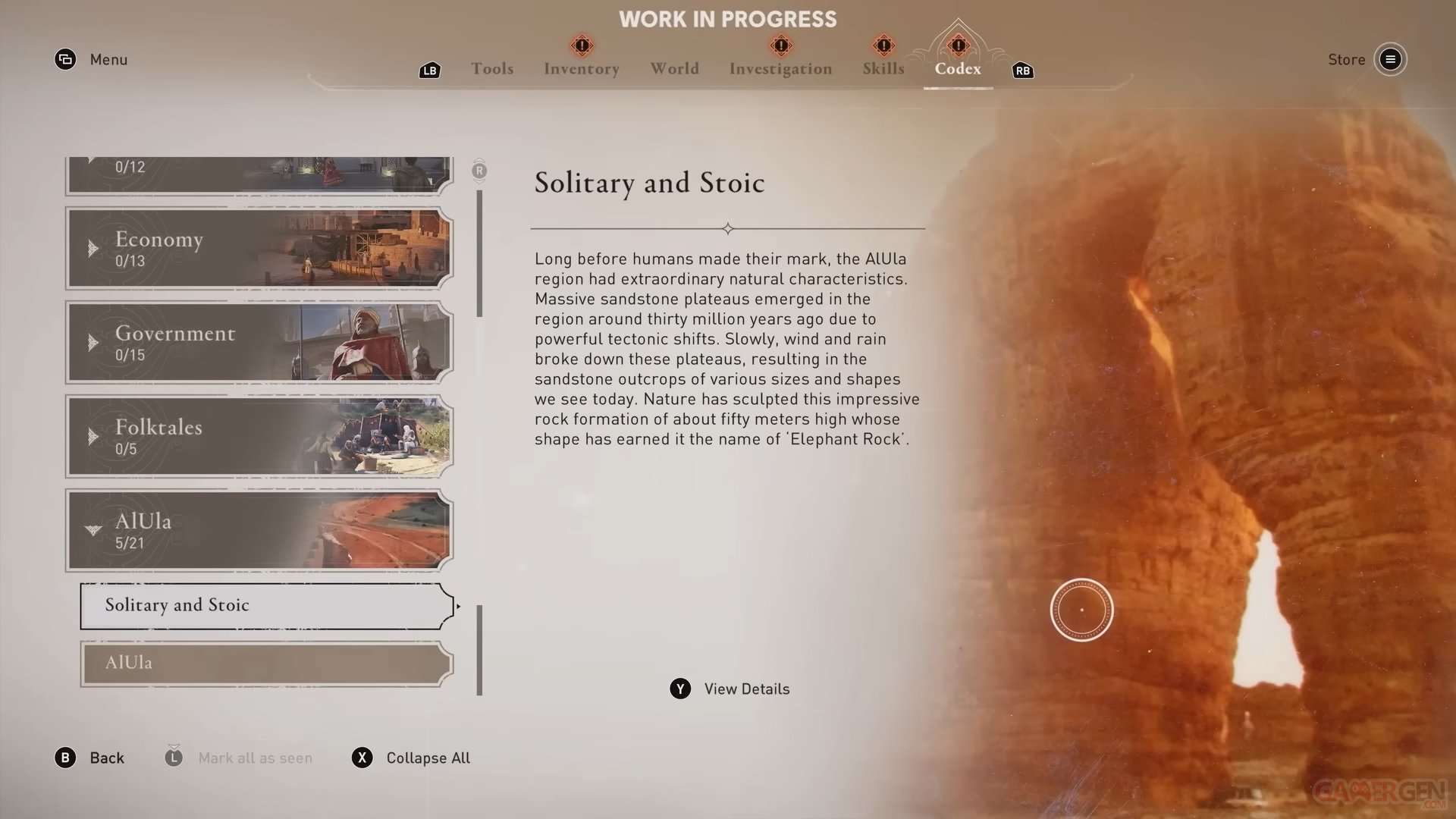Expand the Folktales codex category

(x=259, y=437)
